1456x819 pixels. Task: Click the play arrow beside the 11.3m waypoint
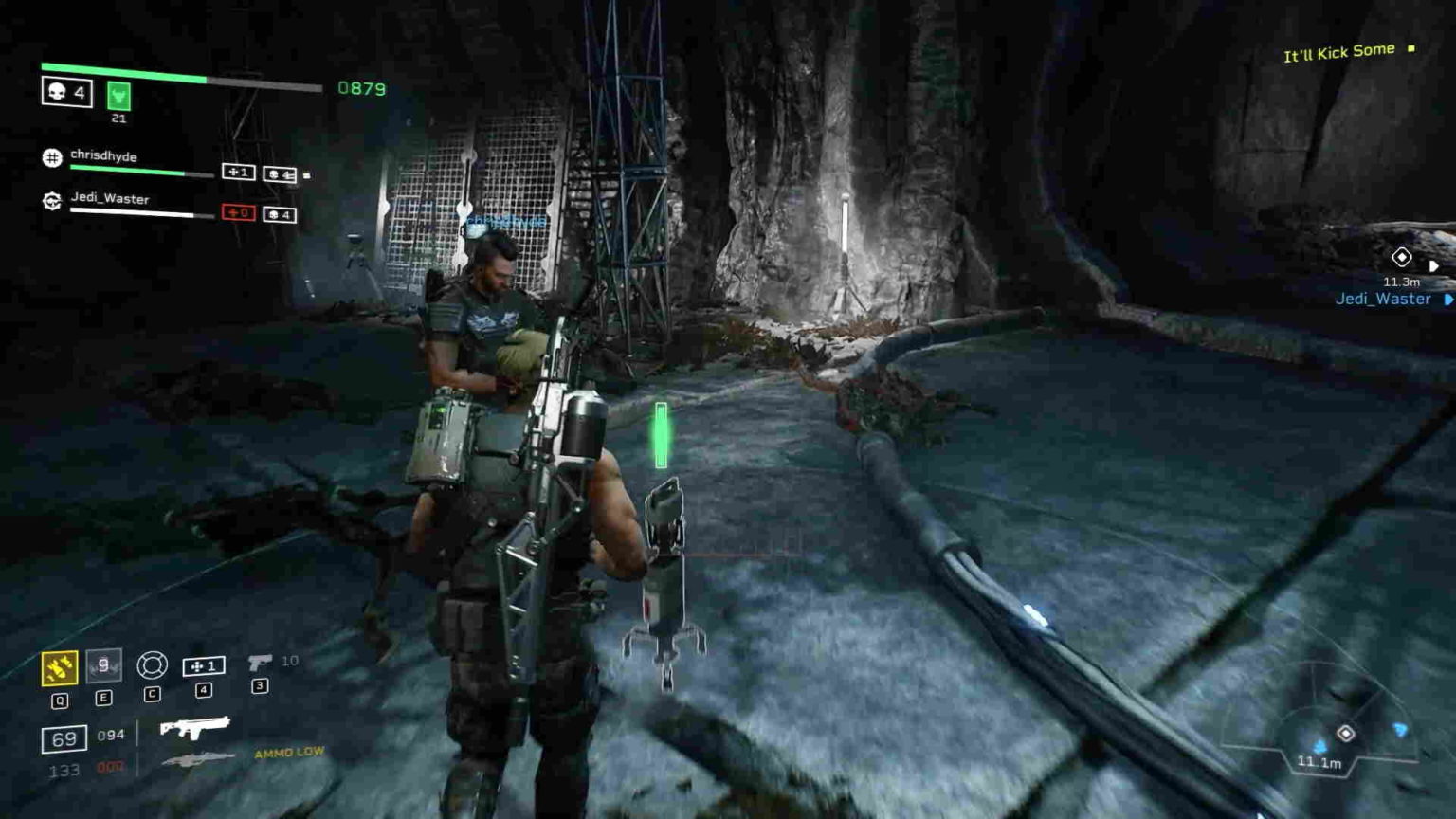[x=1436, y=264]
